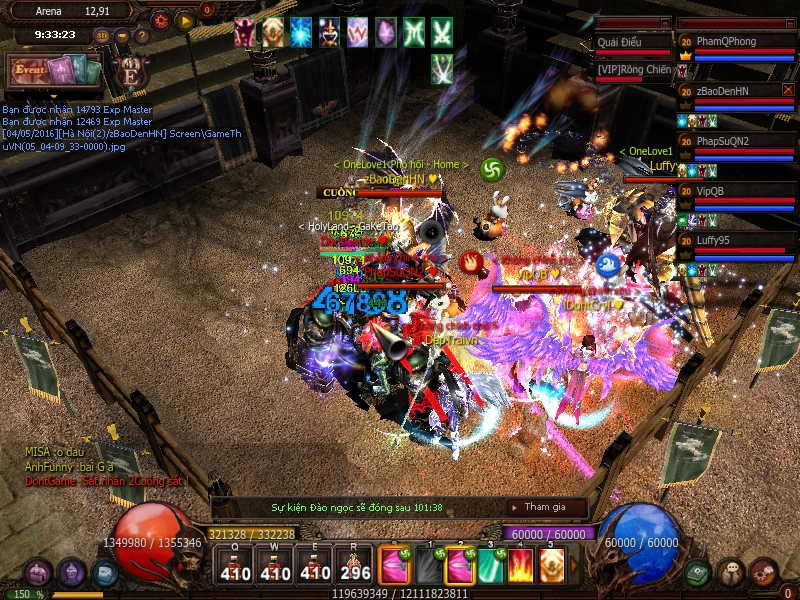This screenshot has height=600, width=800.
Task: Join the event via Tham gia button
Action: (x=547, y=507)
